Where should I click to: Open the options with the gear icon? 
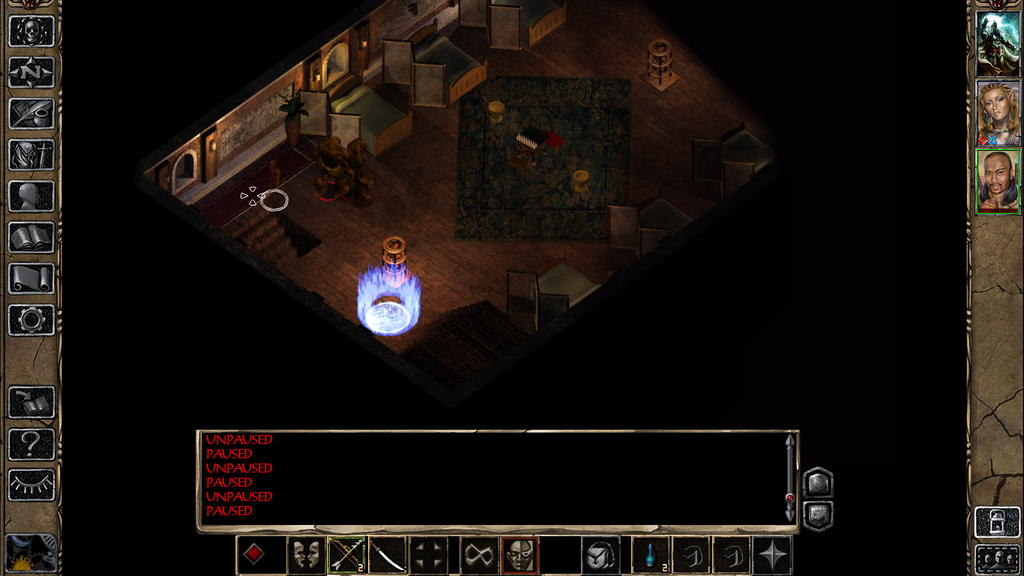(x=31, y=320)
